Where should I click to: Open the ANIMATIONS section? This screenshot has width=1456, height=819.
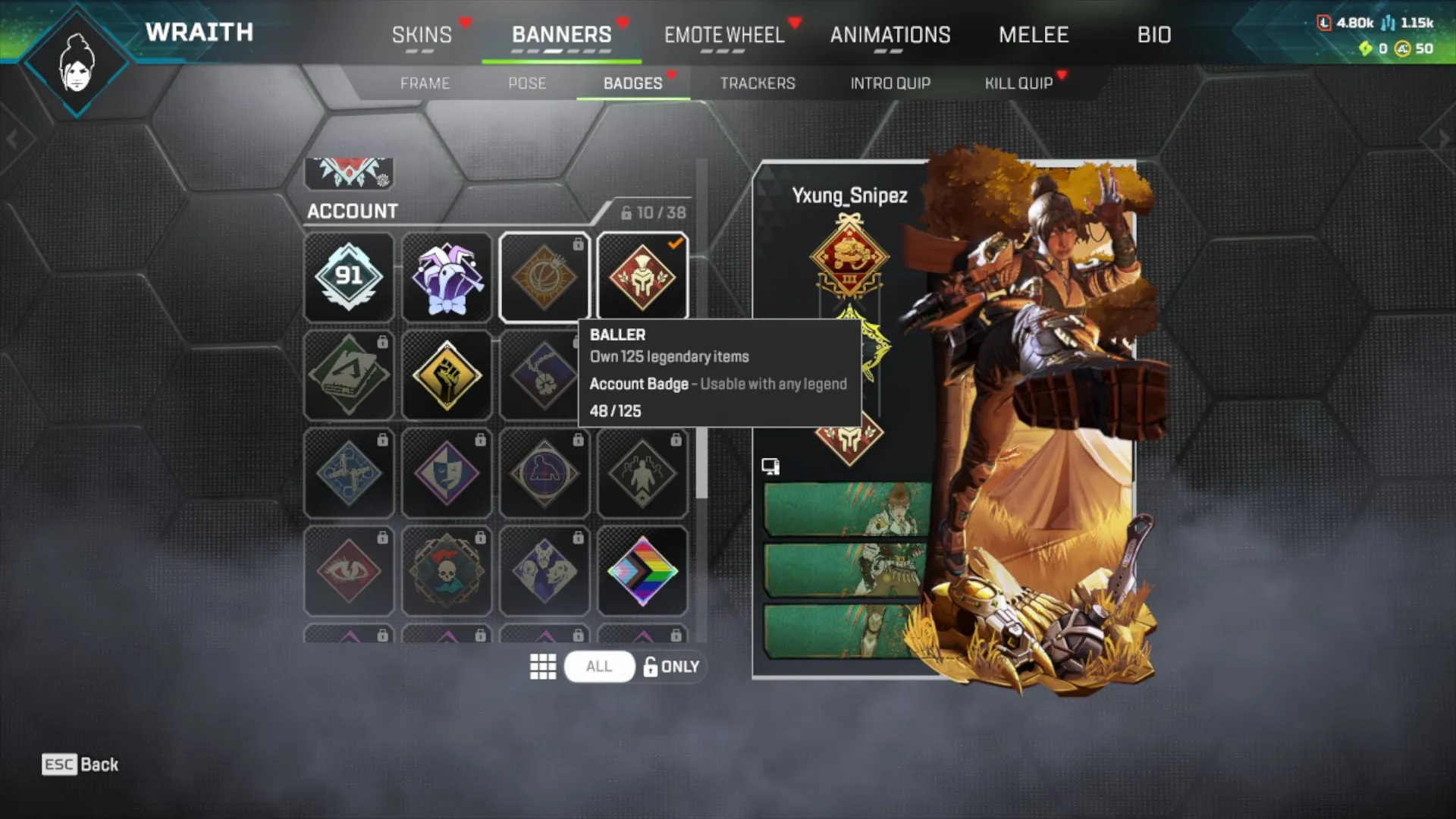pos(890,36)
